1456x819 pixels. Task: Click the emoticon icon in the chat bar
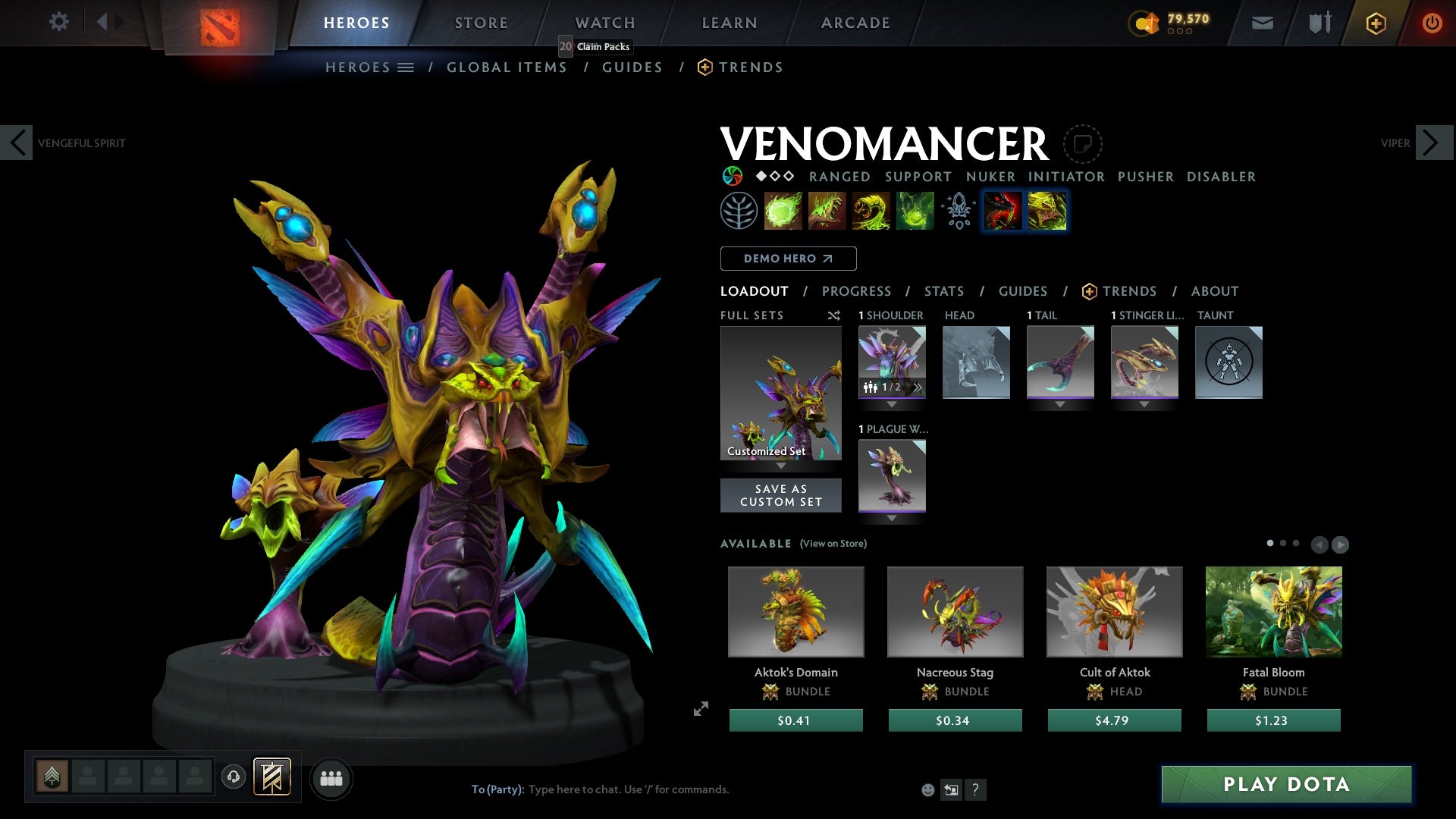pyautogui.click(x=928, y=789)
